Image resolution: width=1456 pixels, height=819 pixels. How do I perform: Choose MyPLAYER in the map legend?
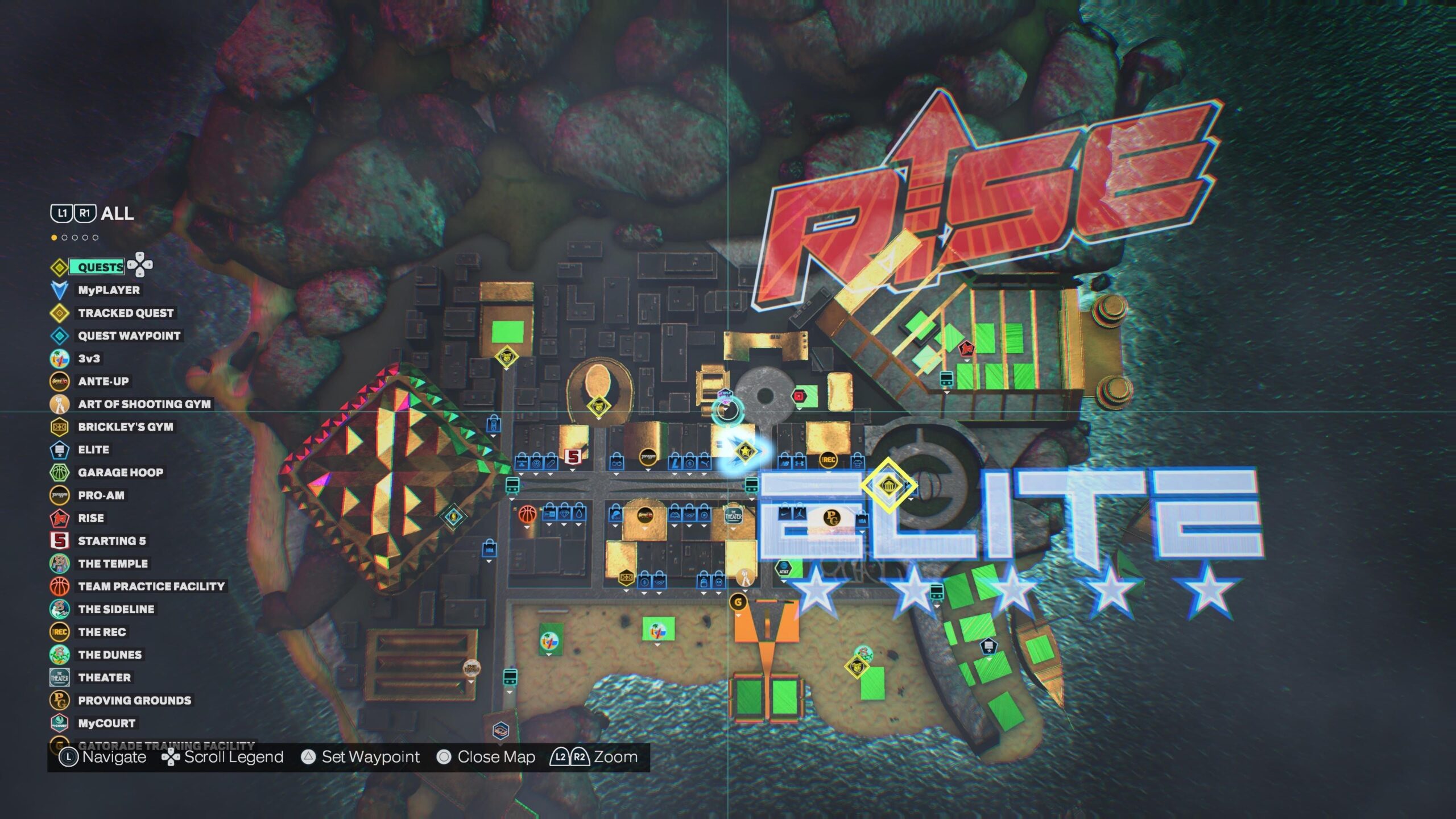tap(108, 290)
